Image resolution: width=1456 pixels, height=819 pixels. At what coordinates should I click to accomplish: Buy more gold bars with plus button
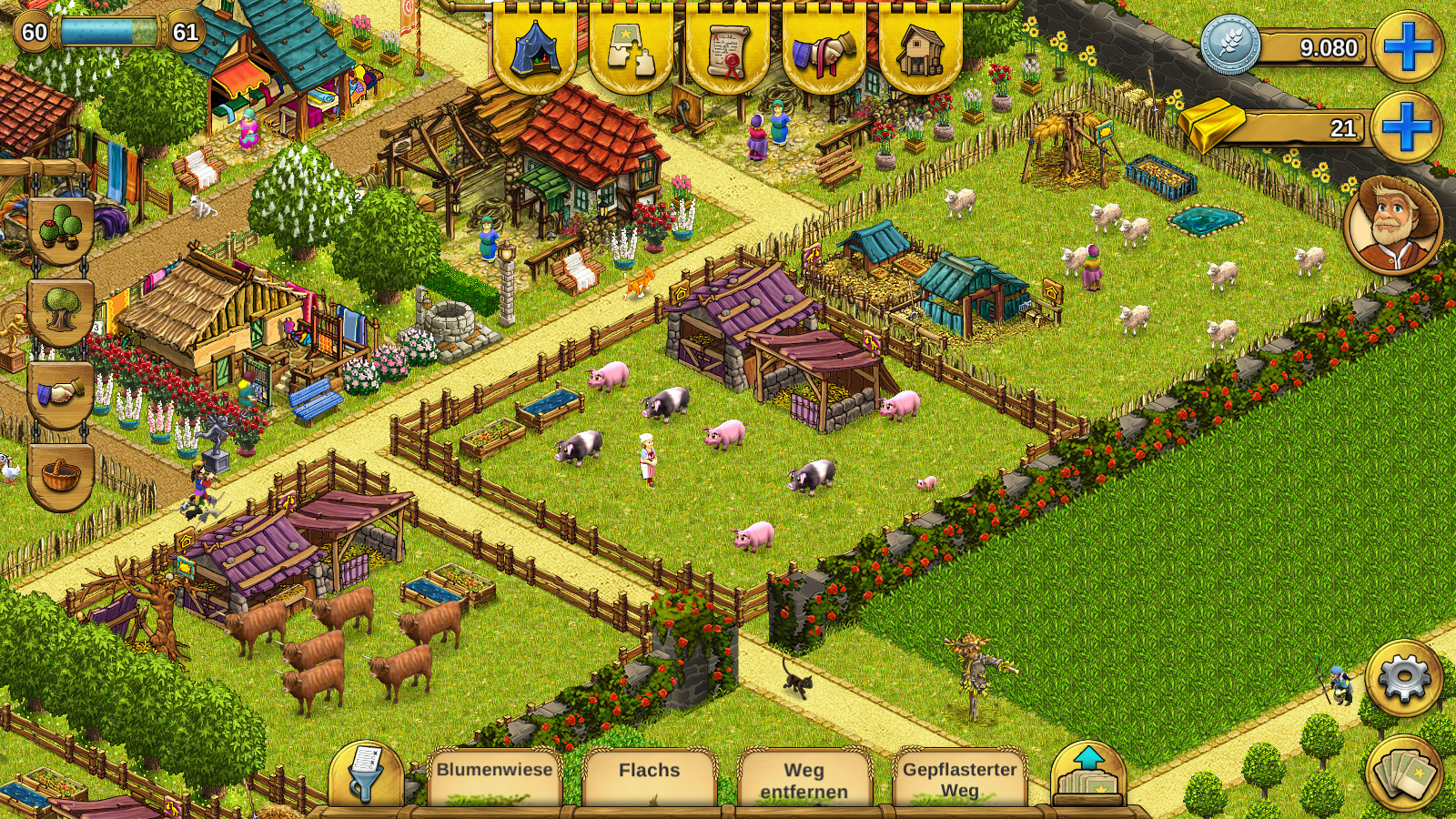click(x=1406, y=126)
